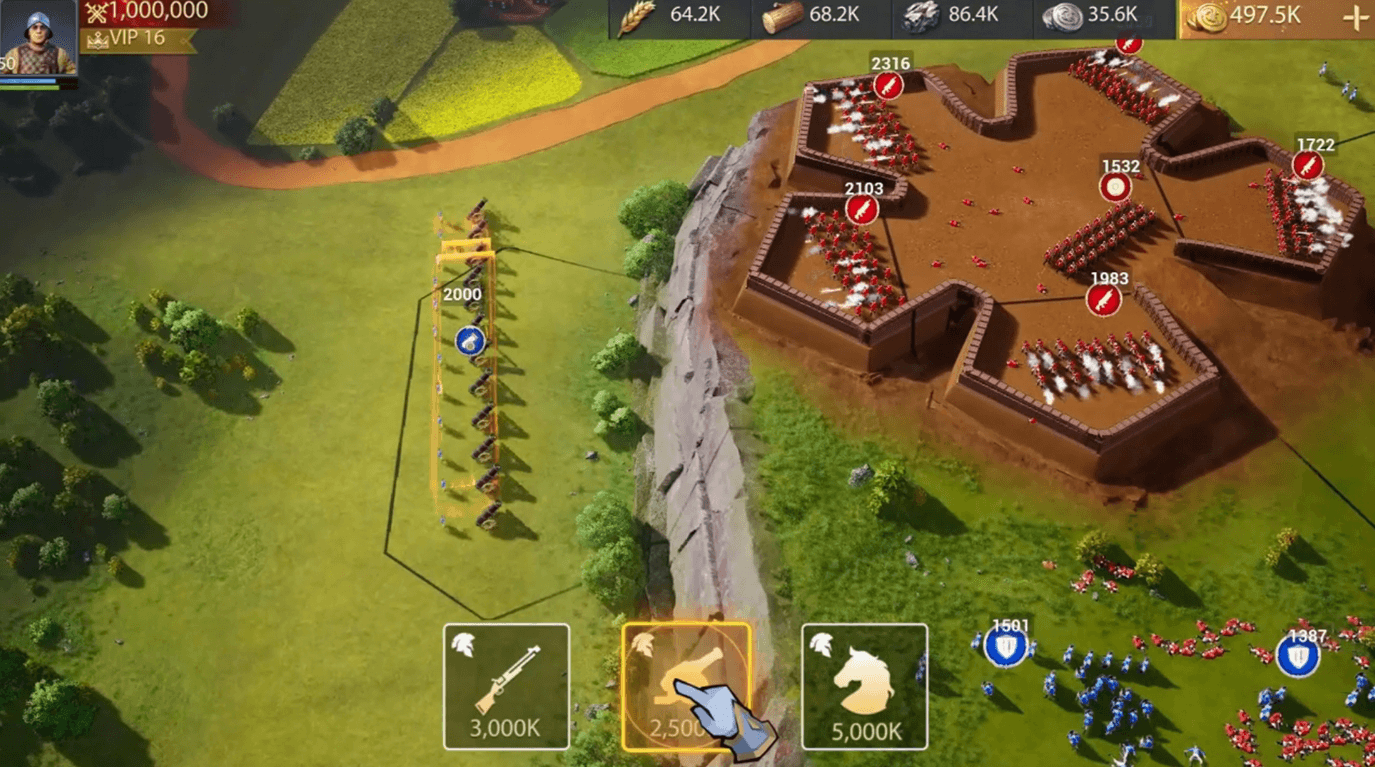Image resolution: width=1375 pixels, height=767 pixels.
Task: Target the enemy squad marker labeled 1983
Action: (1104, 300)
